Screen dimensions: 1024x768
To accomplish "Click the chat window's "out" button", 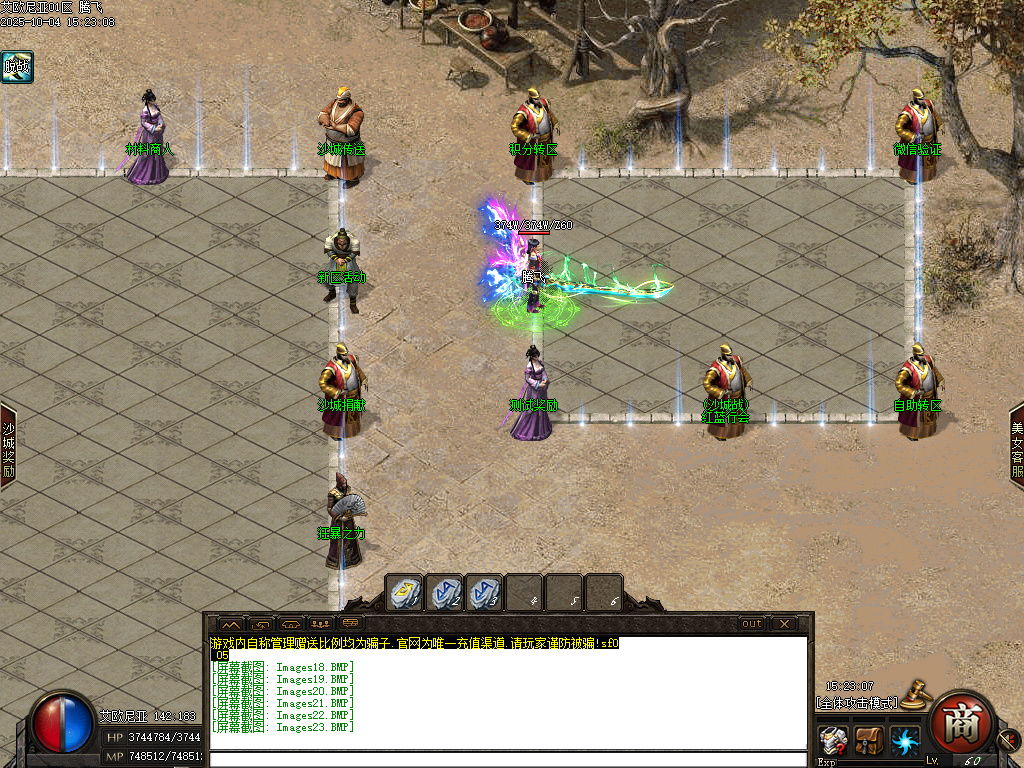I will pos(751,623).
